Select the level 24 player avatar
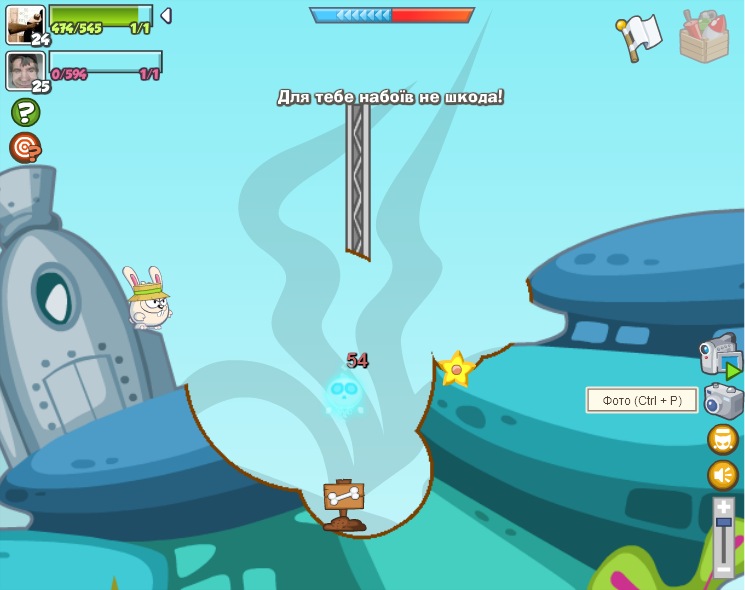 [x=25, y=24]
